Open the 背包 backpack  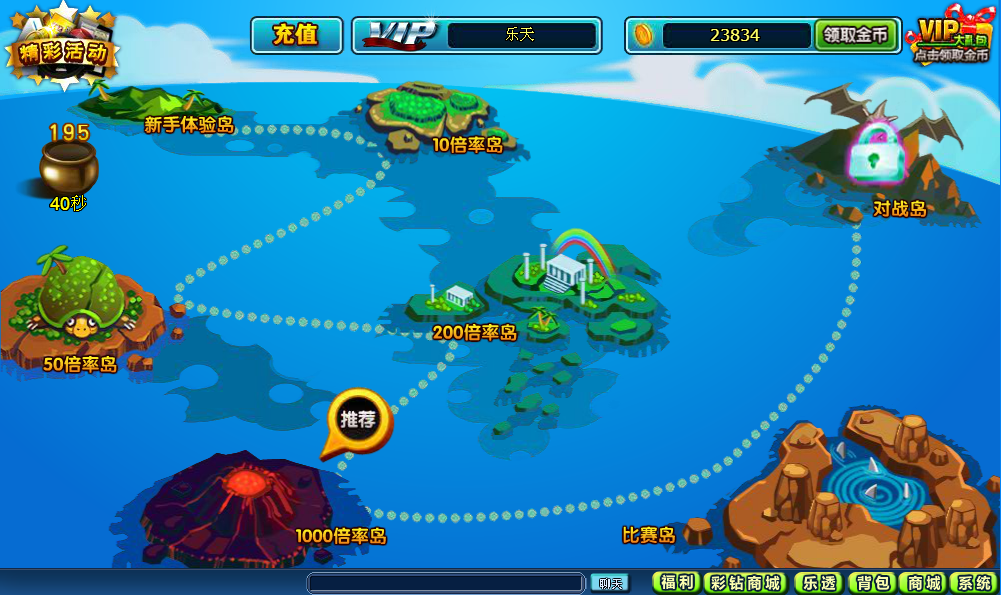click(872, 583)
